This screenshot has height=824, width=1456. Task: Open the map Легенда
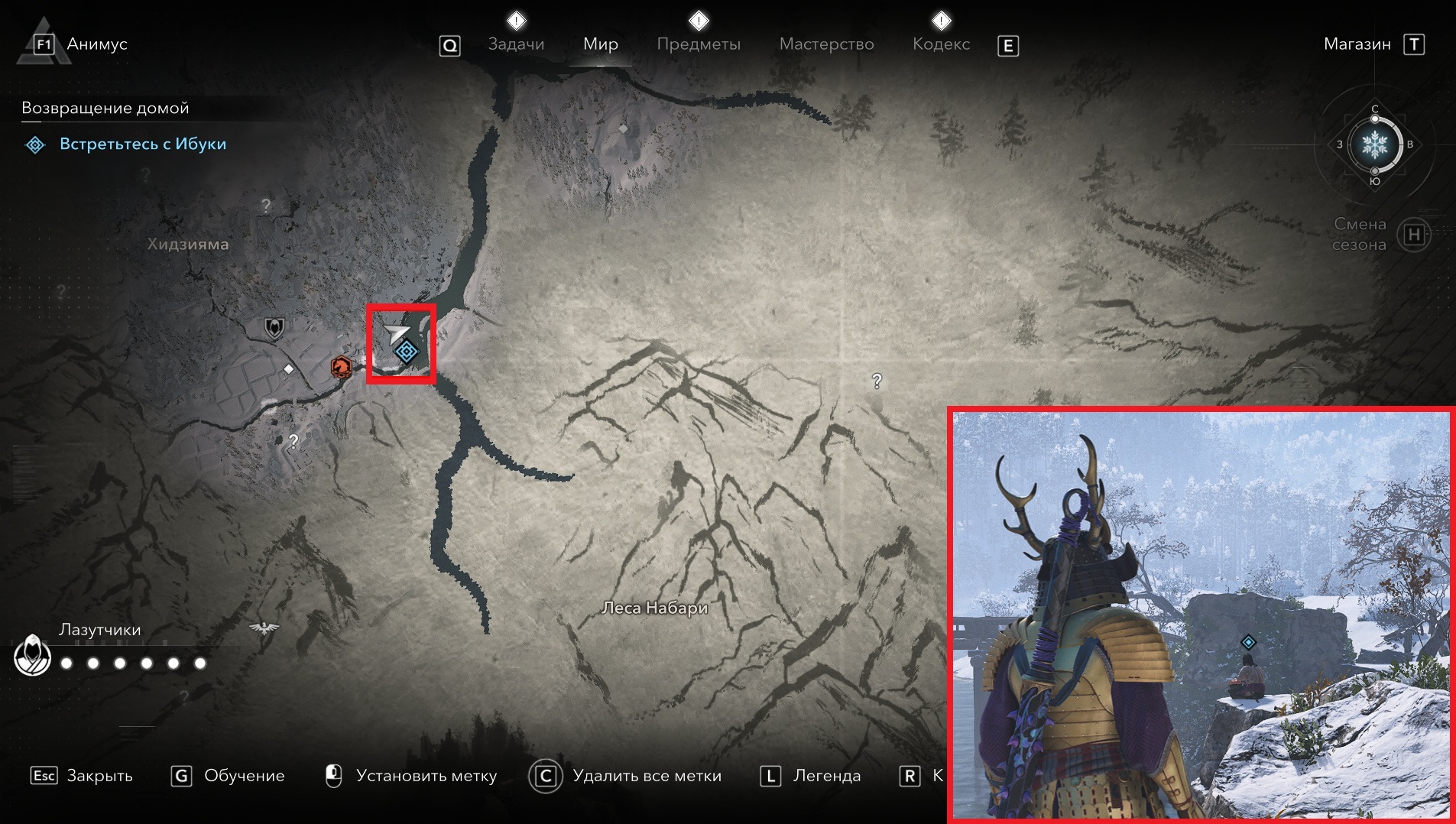(810, 776)
